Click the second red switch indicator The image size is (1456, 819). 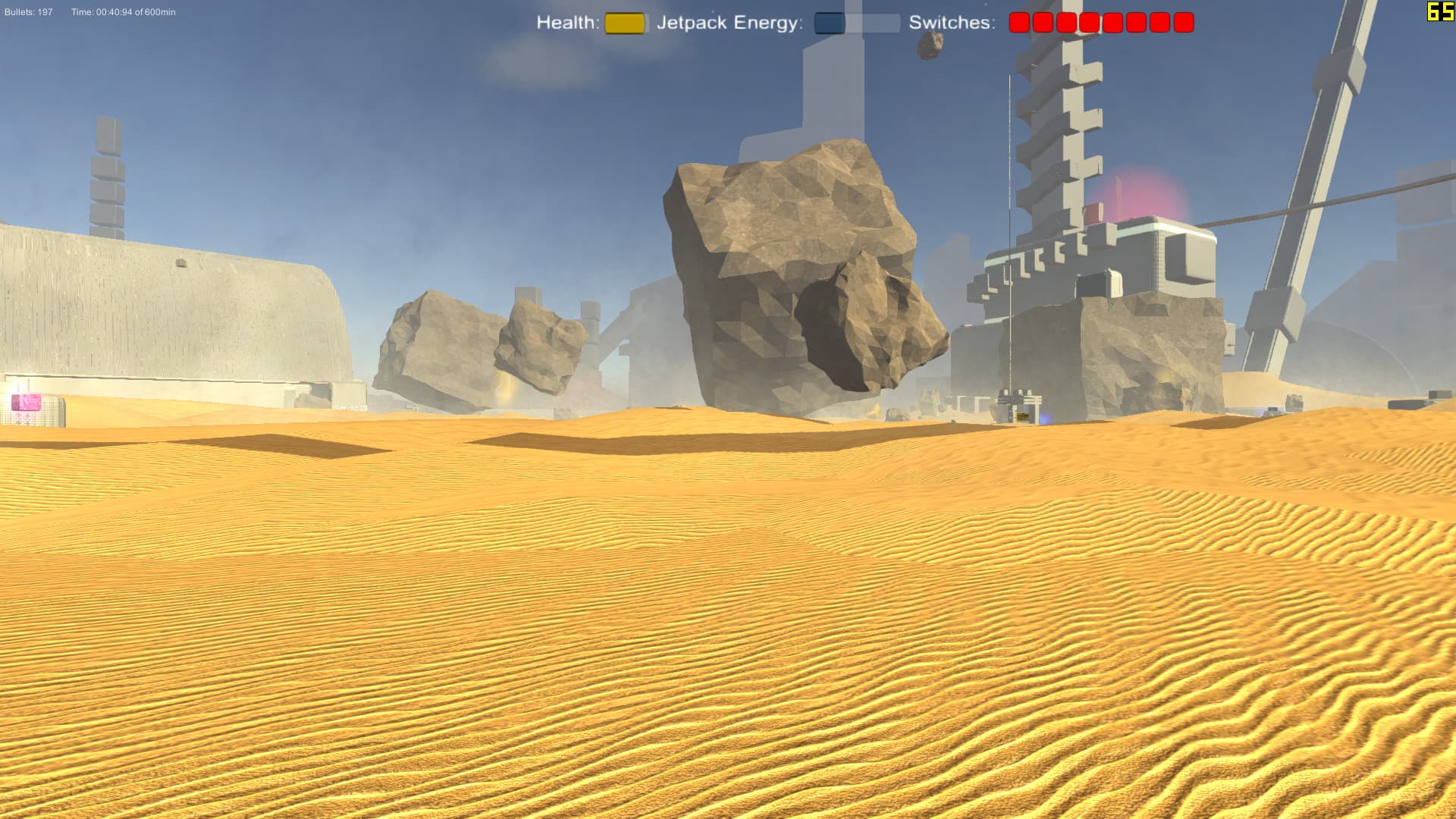coord(1041,21)
